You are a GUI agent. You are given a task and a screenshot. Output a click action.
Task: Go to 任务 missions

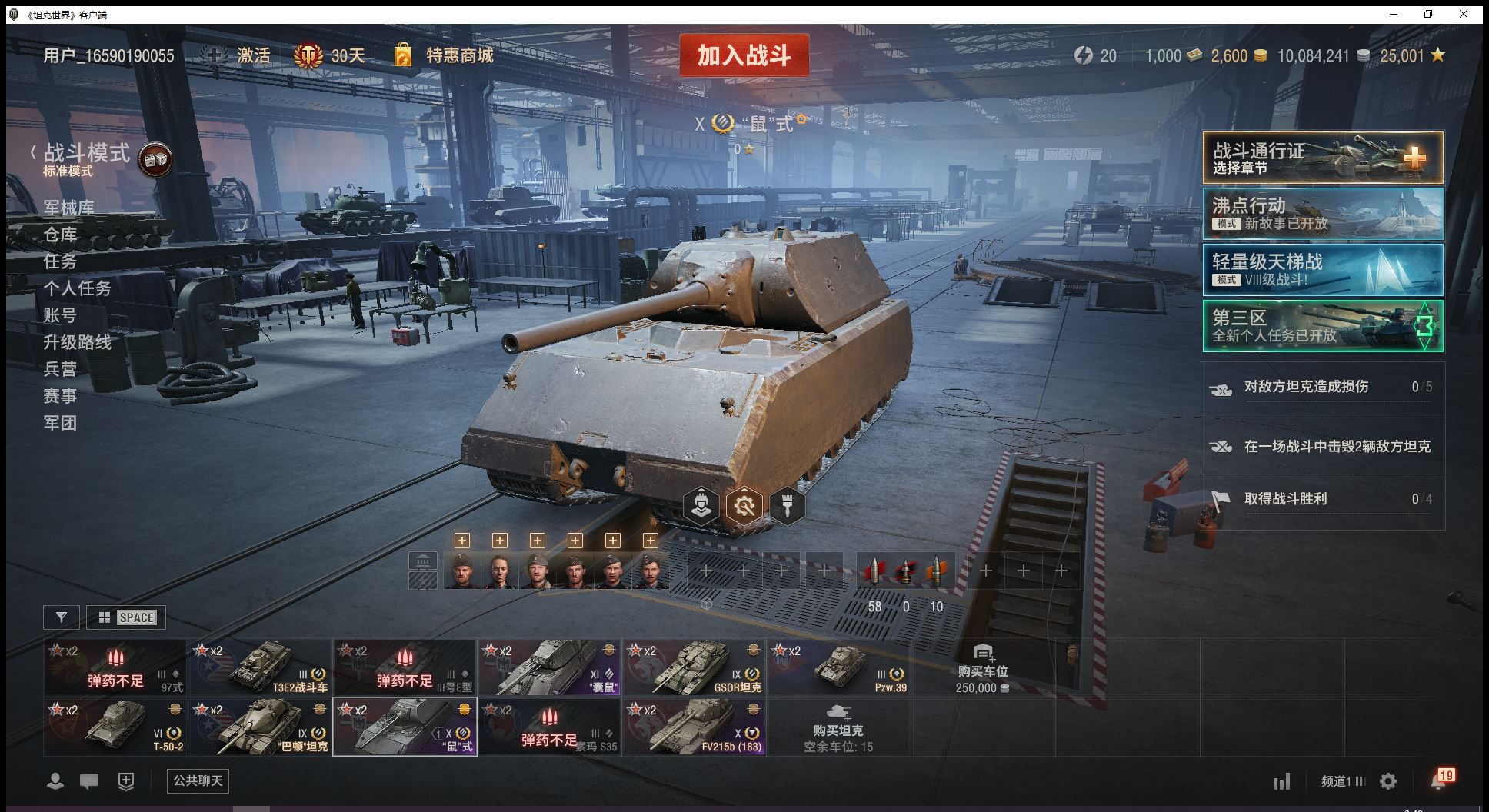click(x=60, y=261)
